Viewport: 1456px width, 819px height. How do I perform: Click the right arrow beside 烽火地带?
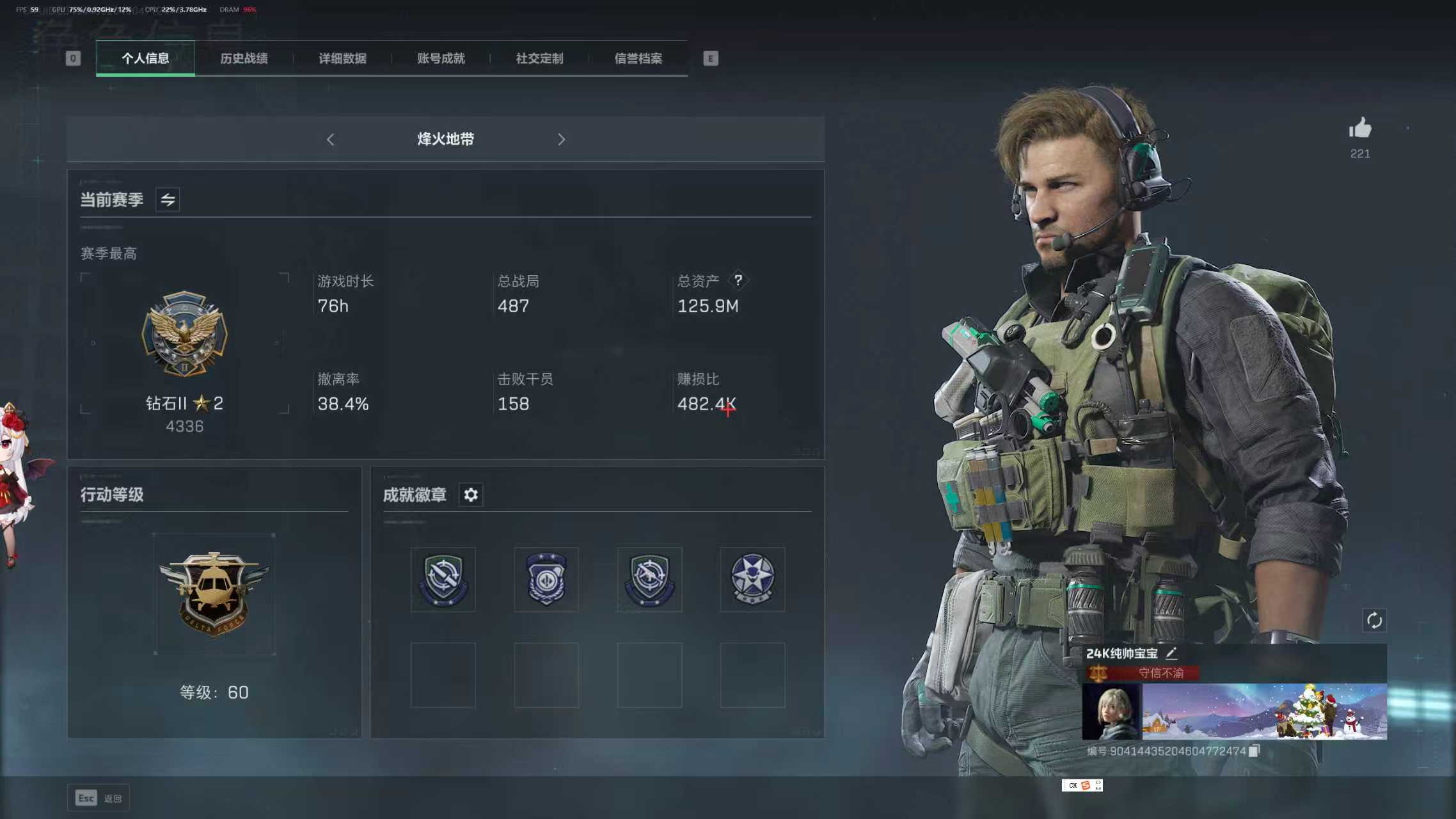click(561, 139)
